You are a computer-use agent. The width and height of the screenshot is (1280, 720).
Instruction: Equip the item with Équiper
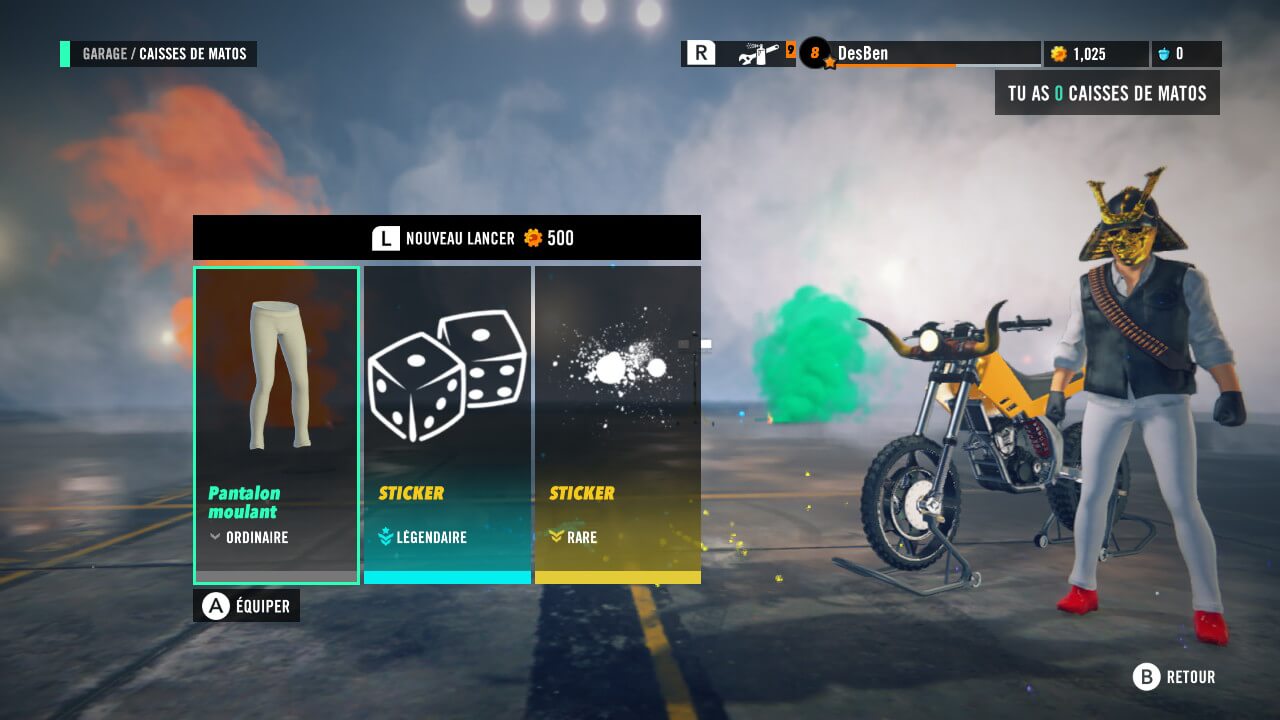coord(246,605)
